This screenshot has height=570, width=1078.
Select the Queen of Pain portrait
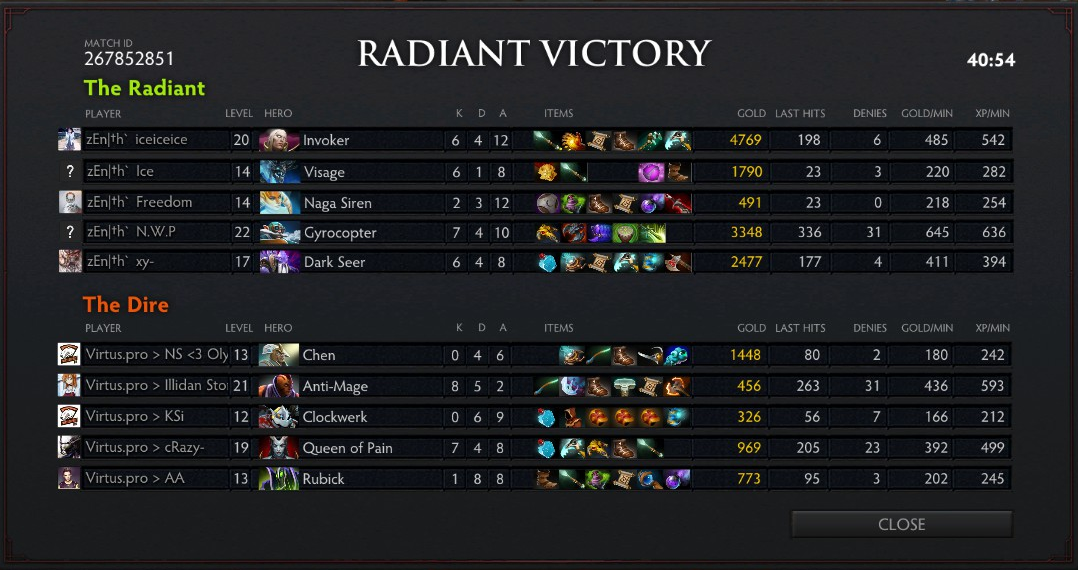click(279, 448)
